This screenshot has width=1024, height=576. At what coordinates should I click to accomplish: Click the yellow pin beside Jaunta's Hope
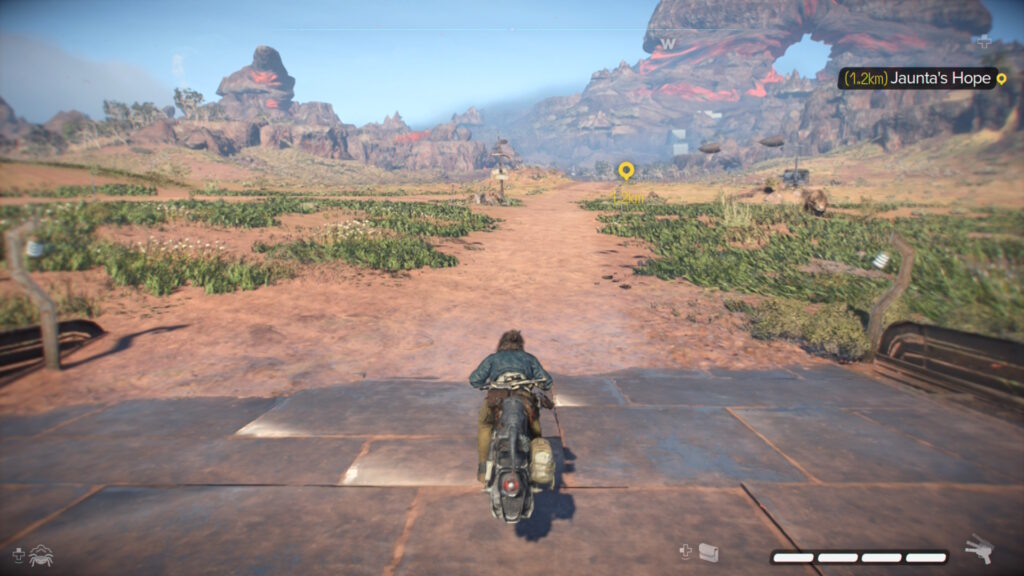click(1001, 78)
